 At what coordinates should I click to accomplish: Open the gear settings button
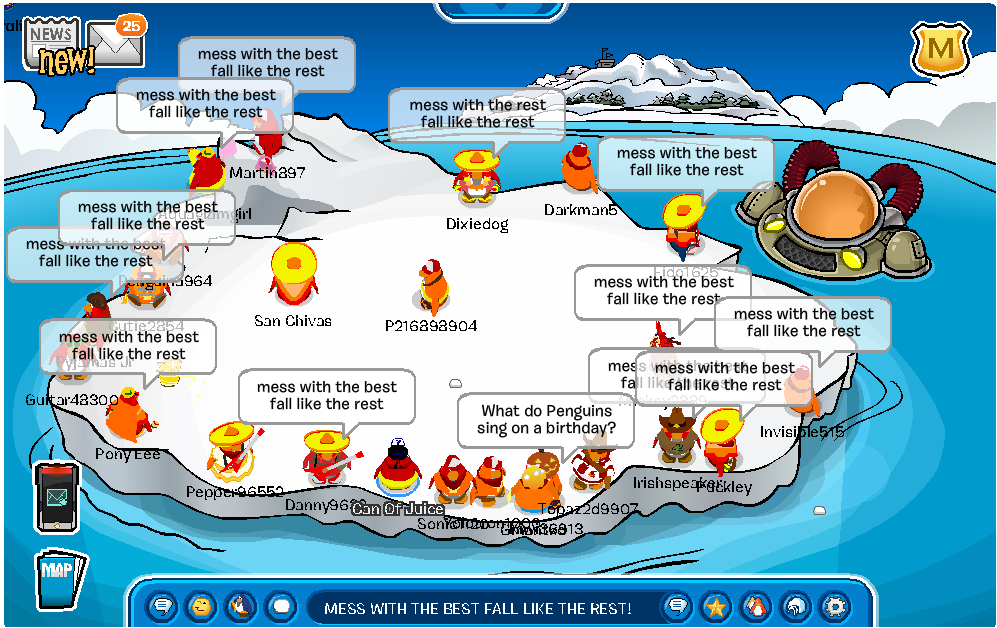[834, 606]
